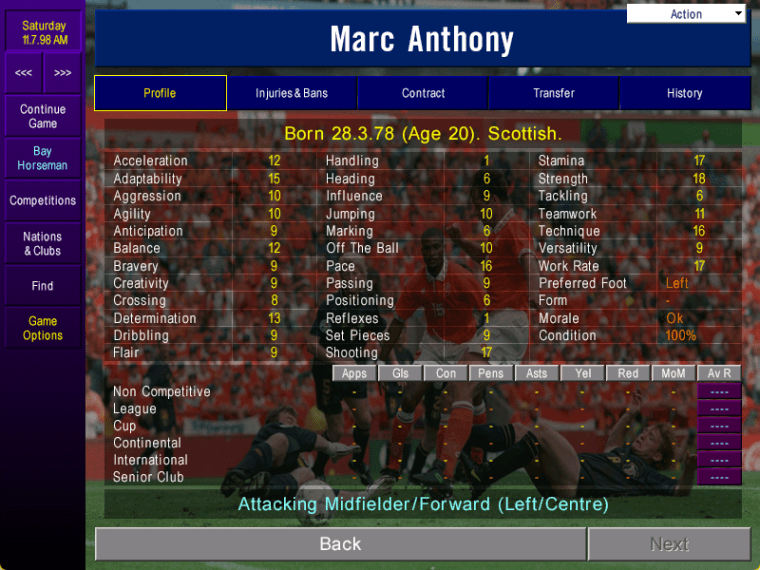Open Game Options
760x570 pixels.
[x=43, y=328]
